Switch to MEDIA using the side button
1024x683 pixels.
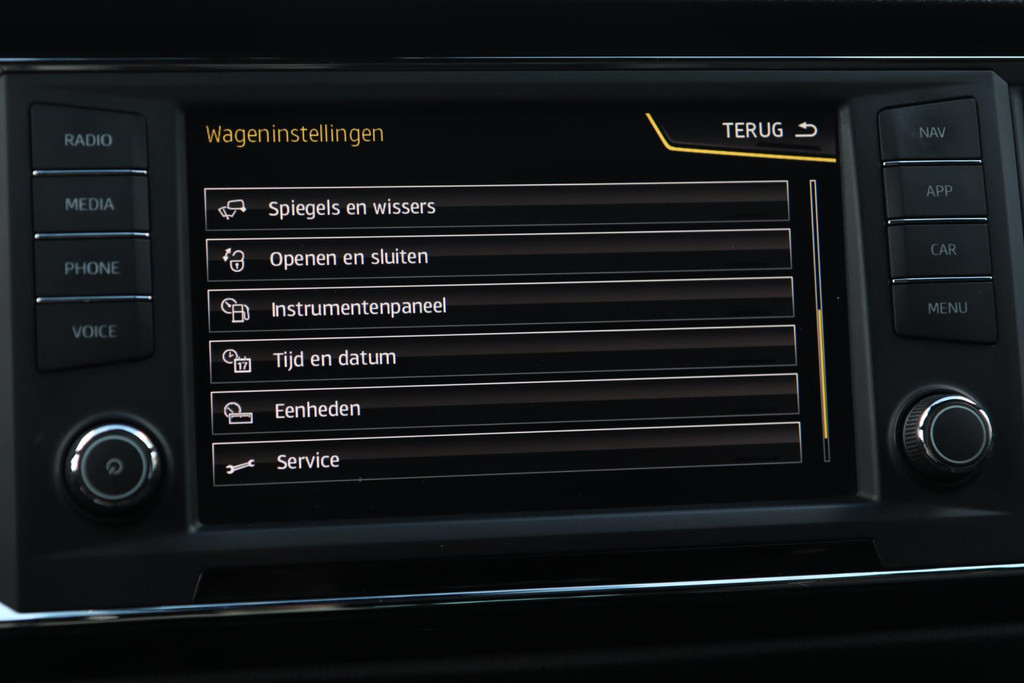(x=90, y=204)
